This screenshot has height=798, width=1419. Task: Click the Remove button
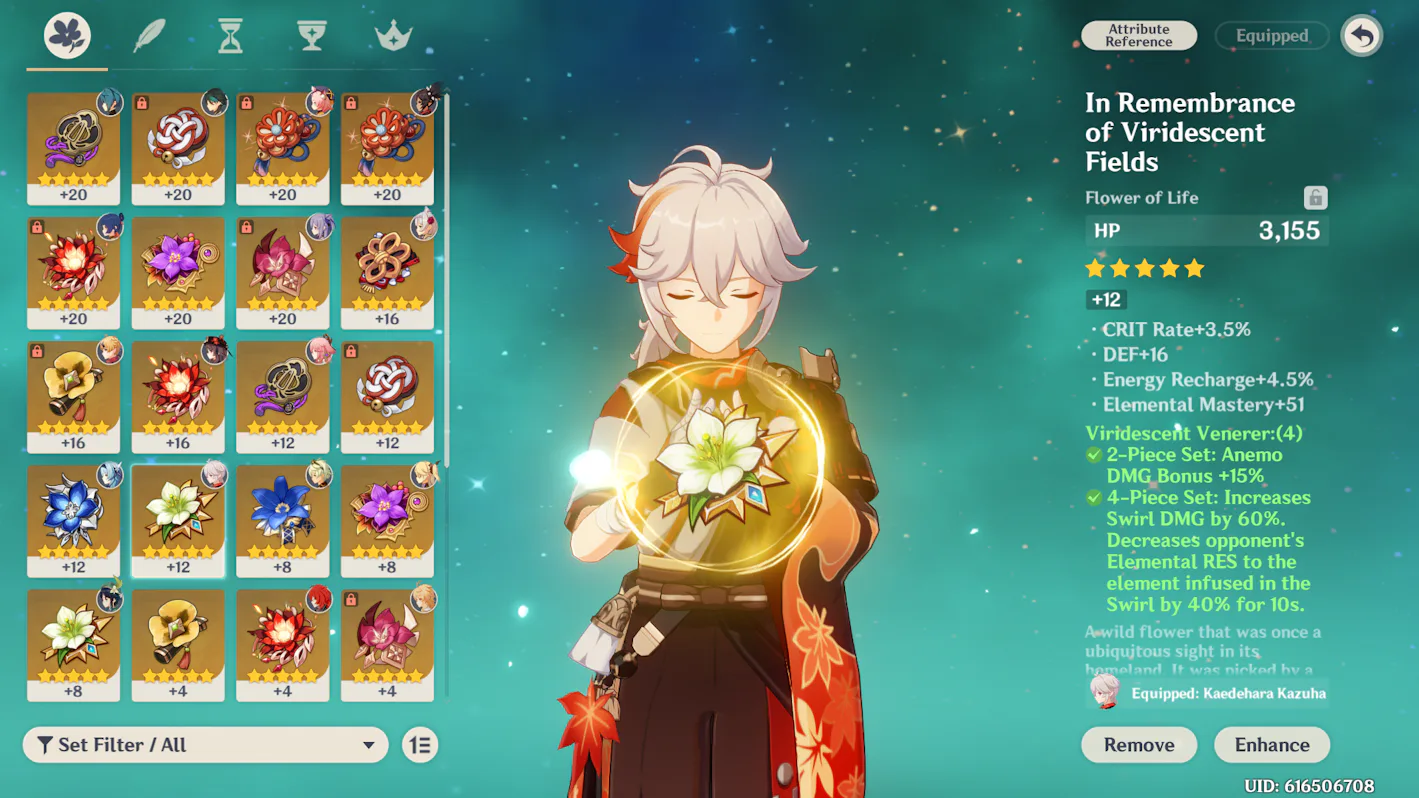[1138, 744]
